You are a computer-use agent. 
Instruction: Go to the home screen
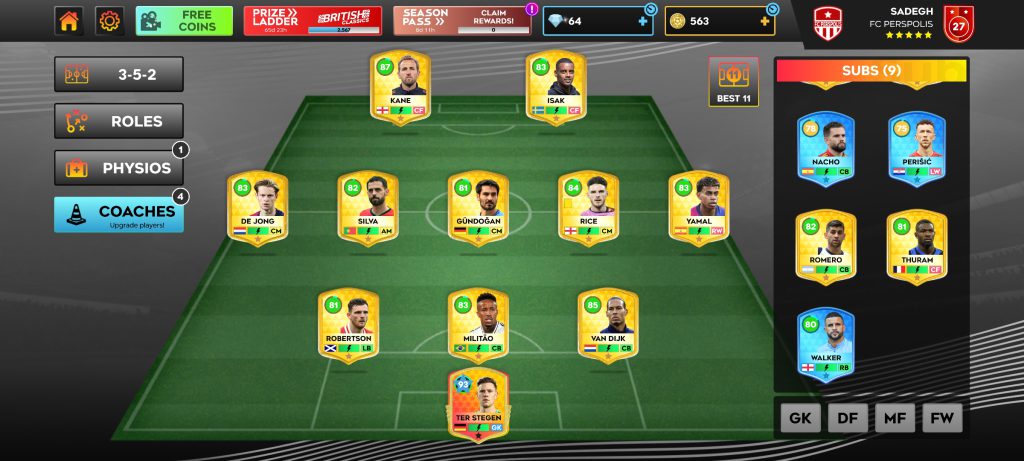[x=69, y=21]
